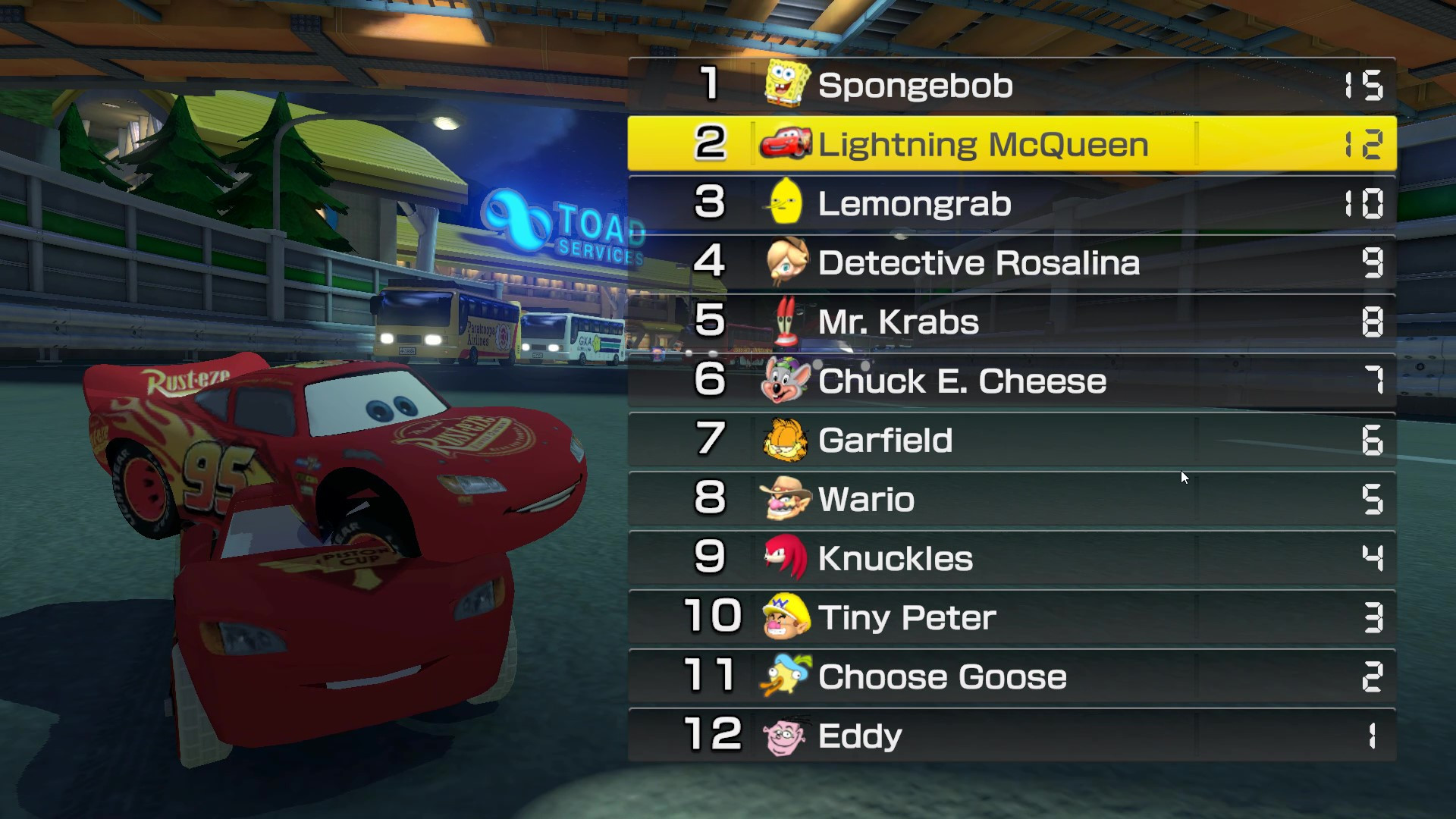Viewport: 1456px width, 819px height.
Task: Select Chuck E. Cheese's portrait icon
Action: pos(786,380)
